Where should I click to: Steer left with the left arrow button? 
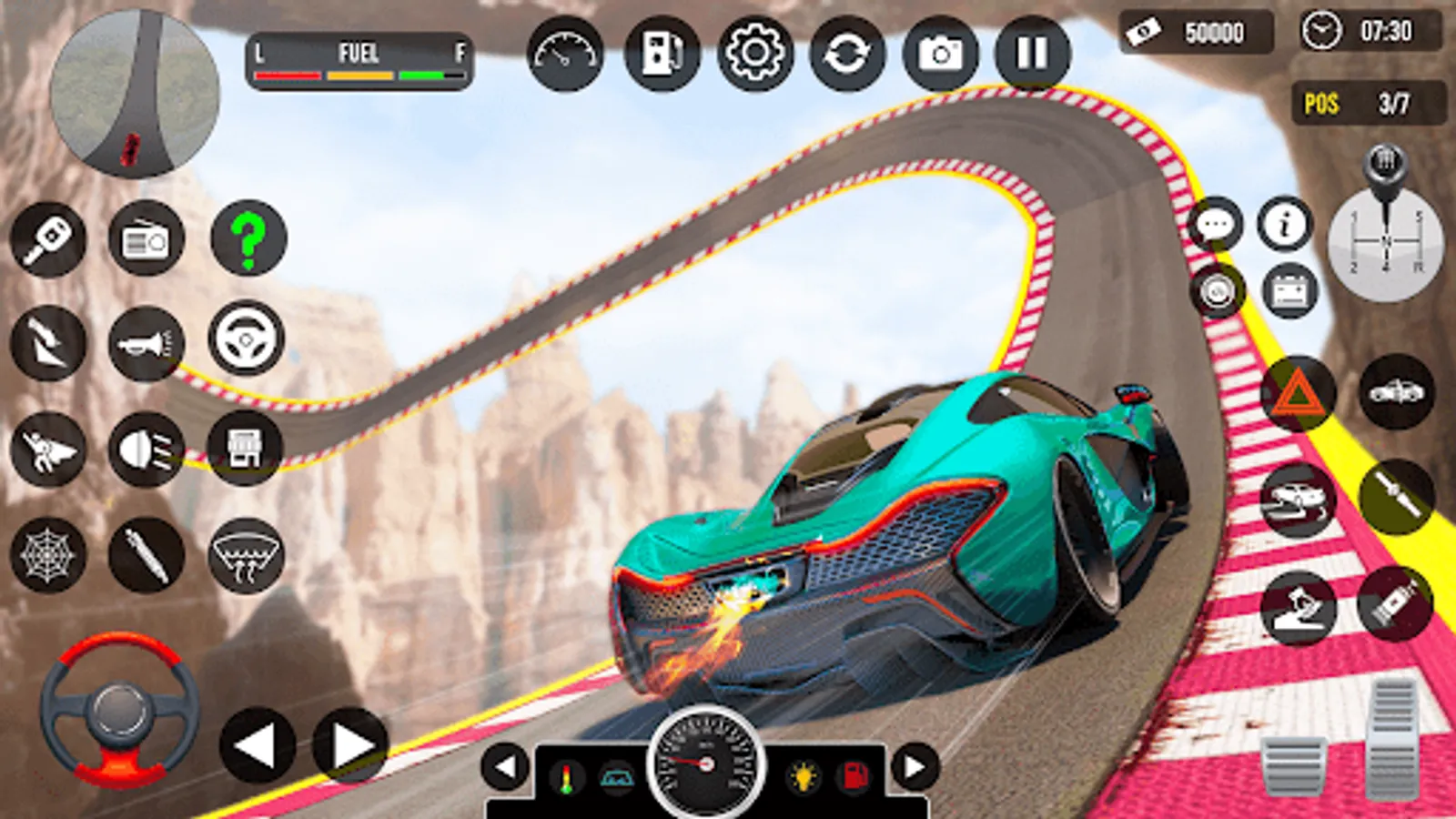pos(258,745)
